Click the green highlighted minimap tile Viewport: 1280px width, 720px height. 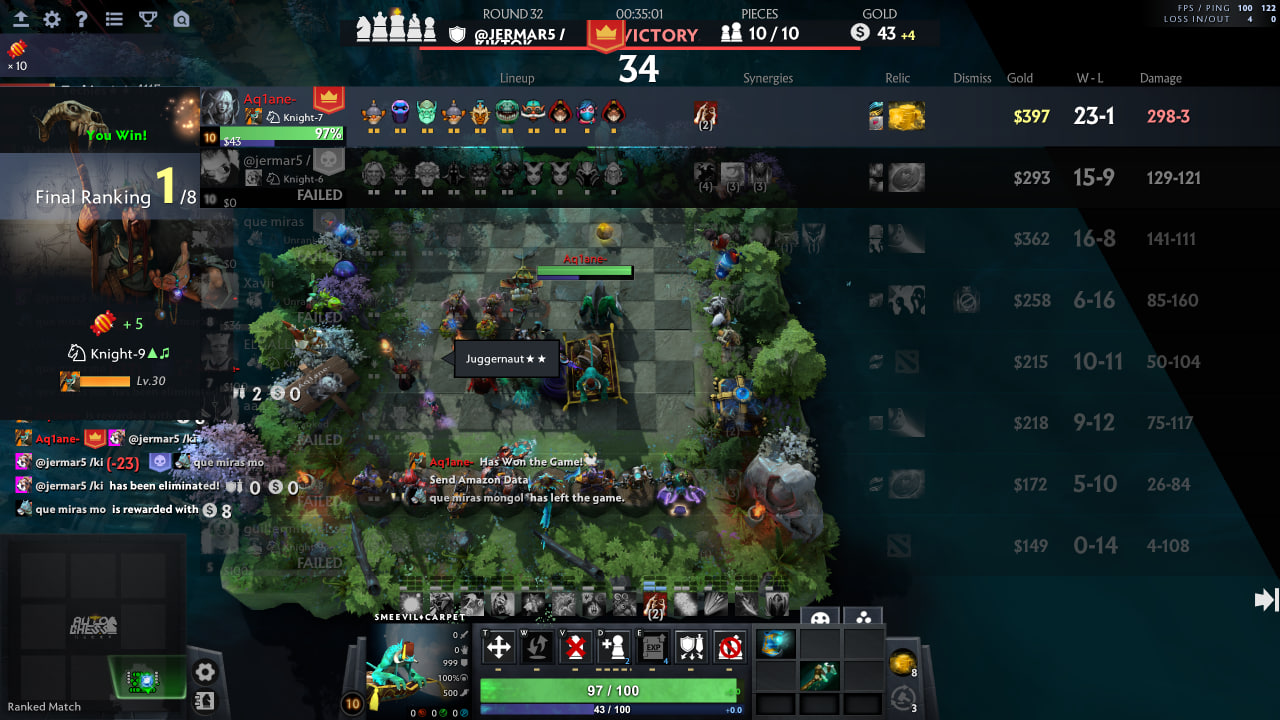[146, 679]
